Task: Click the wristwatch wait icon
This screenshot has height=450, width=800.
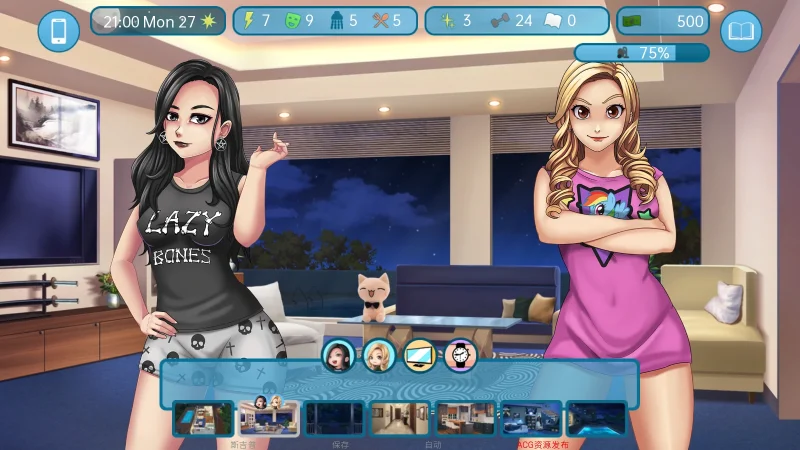Action: pos(460,354)
